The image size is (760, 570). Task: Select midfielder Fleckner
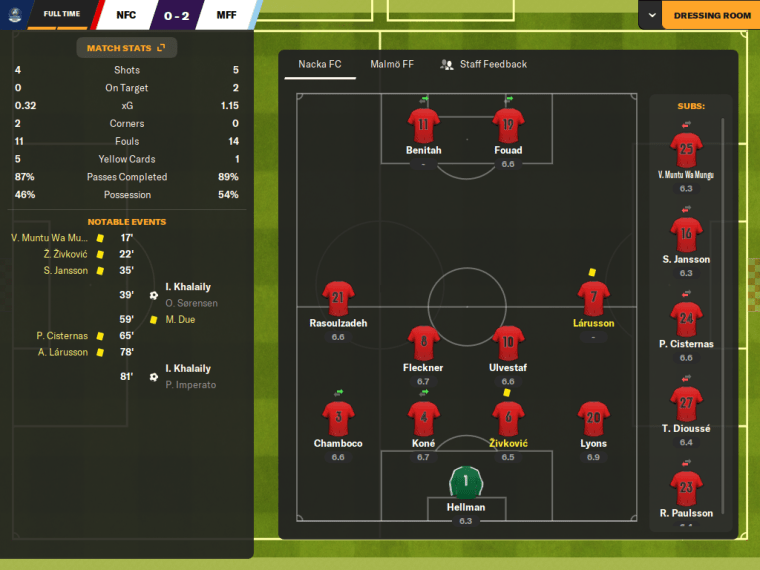pyautogui.click(x=423, y=343)
